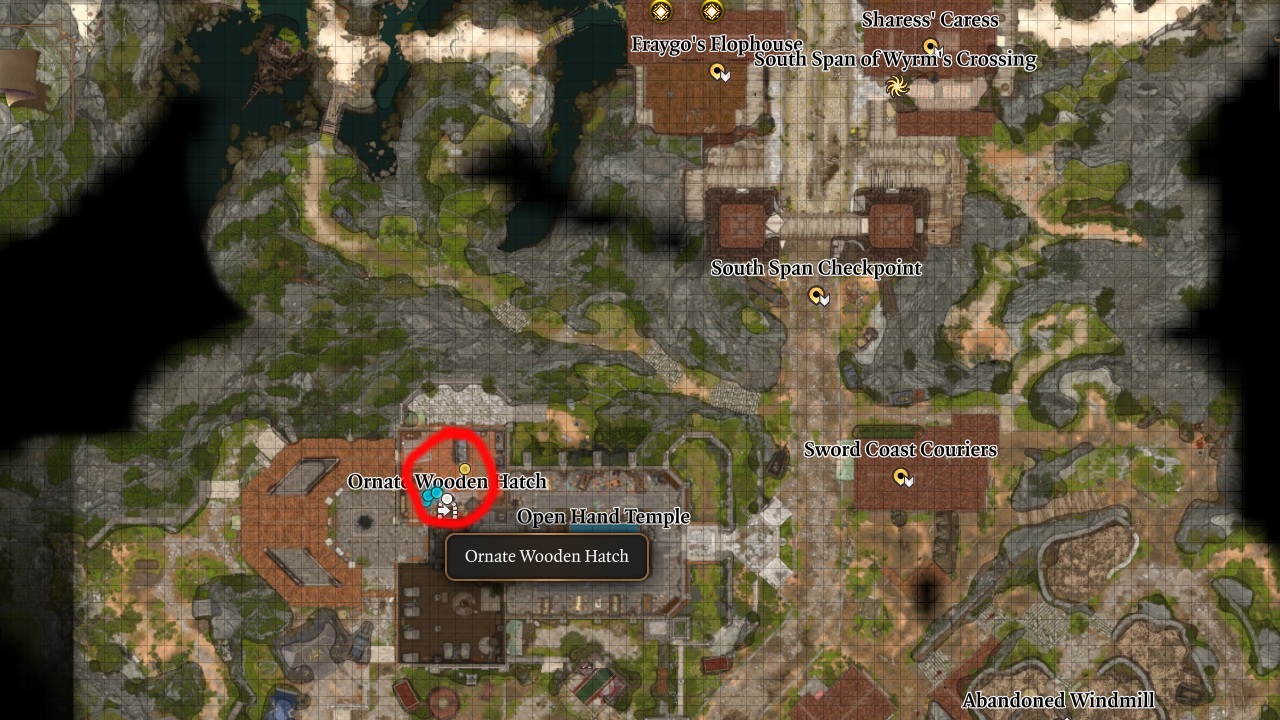Select the swirling sun marker near Wyrm's Crossing
This screenshot has height=720, width=1280.
[897, 86]
